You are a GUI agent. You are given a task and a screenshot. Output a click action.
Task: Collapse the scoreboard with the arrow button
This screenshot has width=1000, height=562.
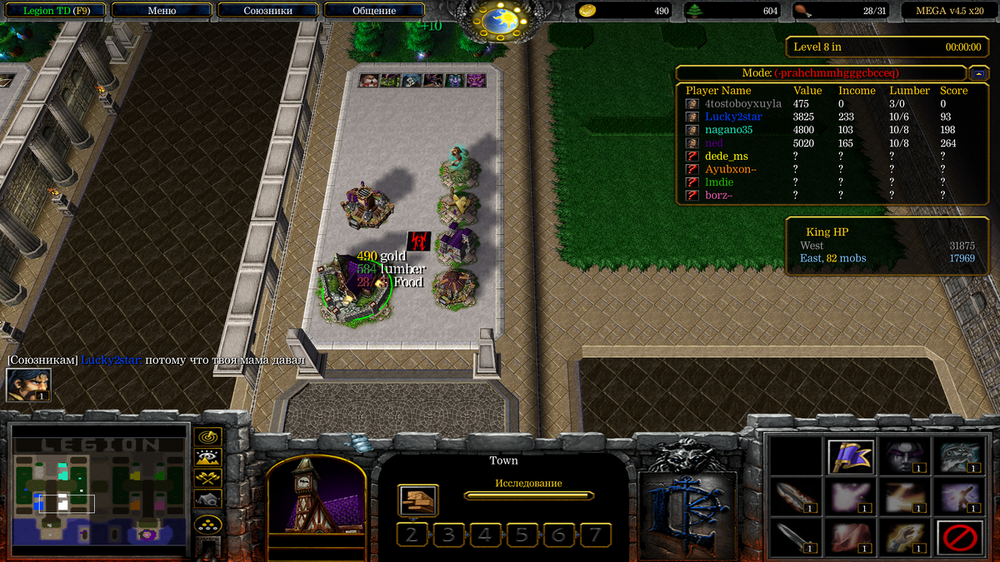click(x=977, y=73)
